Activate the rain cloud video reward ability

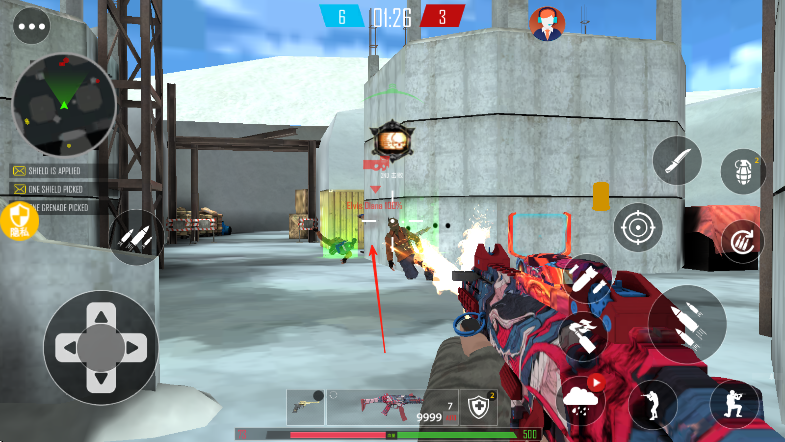[x=583, y=400]
